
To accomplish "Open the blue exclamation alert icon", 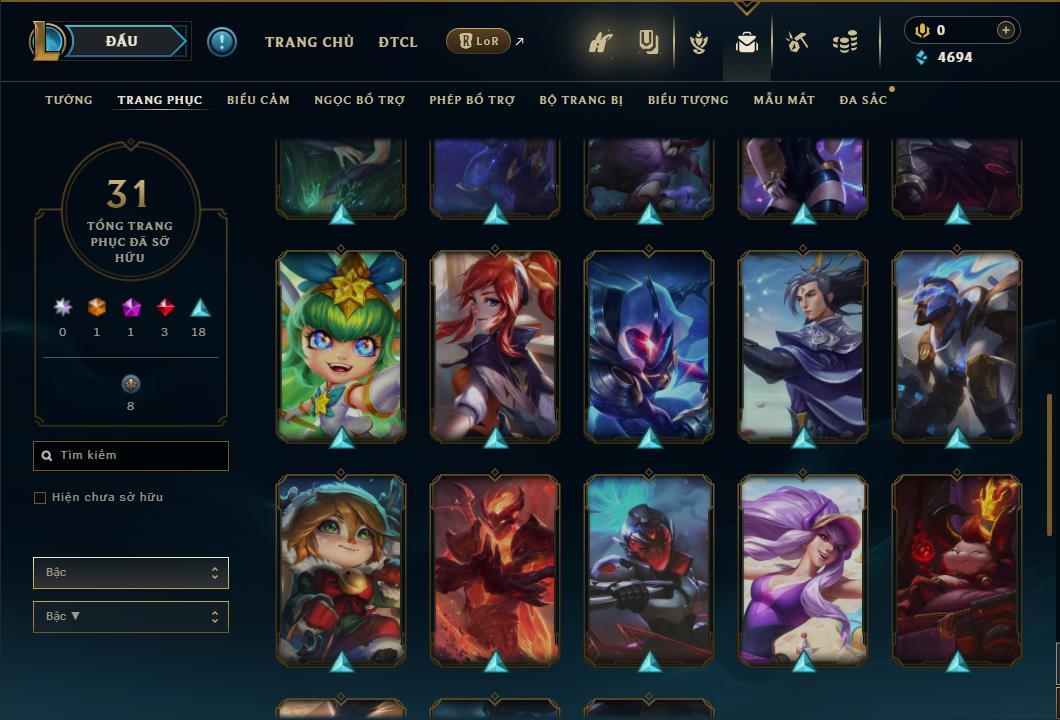I will (x=222, y=42).
